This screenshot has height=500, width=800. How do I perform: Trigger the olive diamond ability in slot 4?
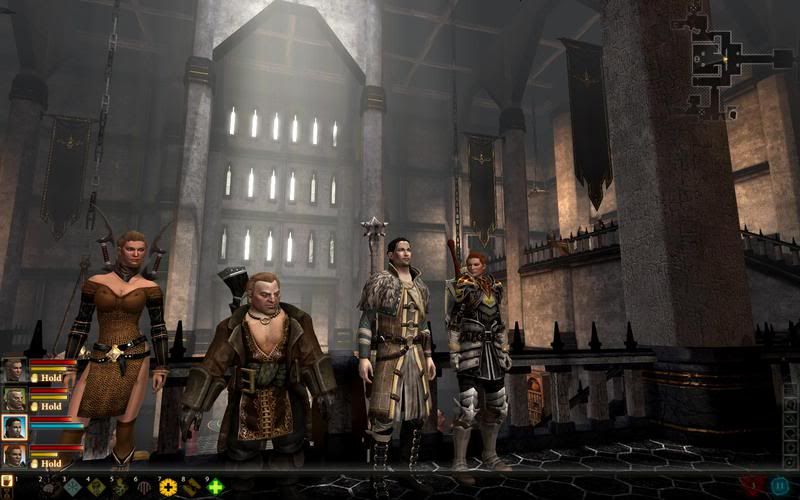pyautogui.click(x=96, y=488)
